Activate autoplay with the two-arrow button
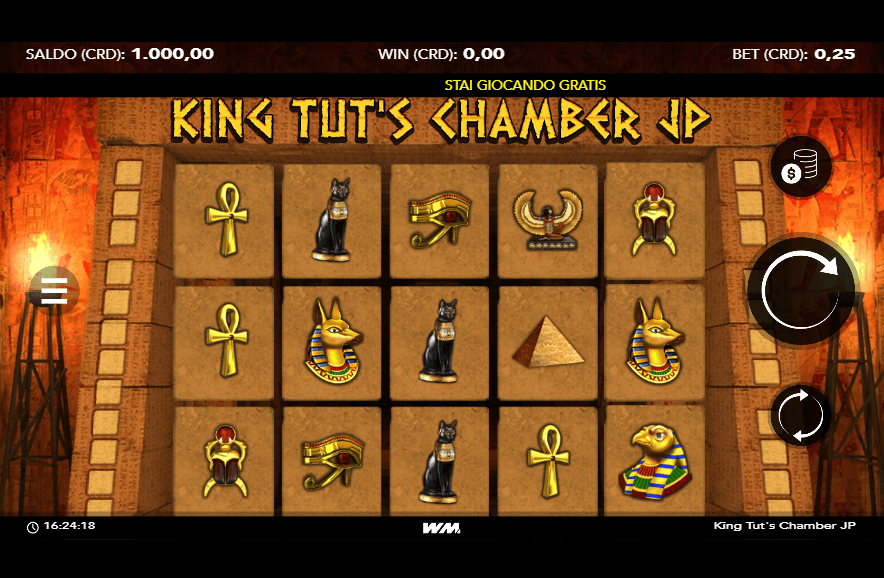This screenshot has width=884, height=578. click(x=801, y=414)
